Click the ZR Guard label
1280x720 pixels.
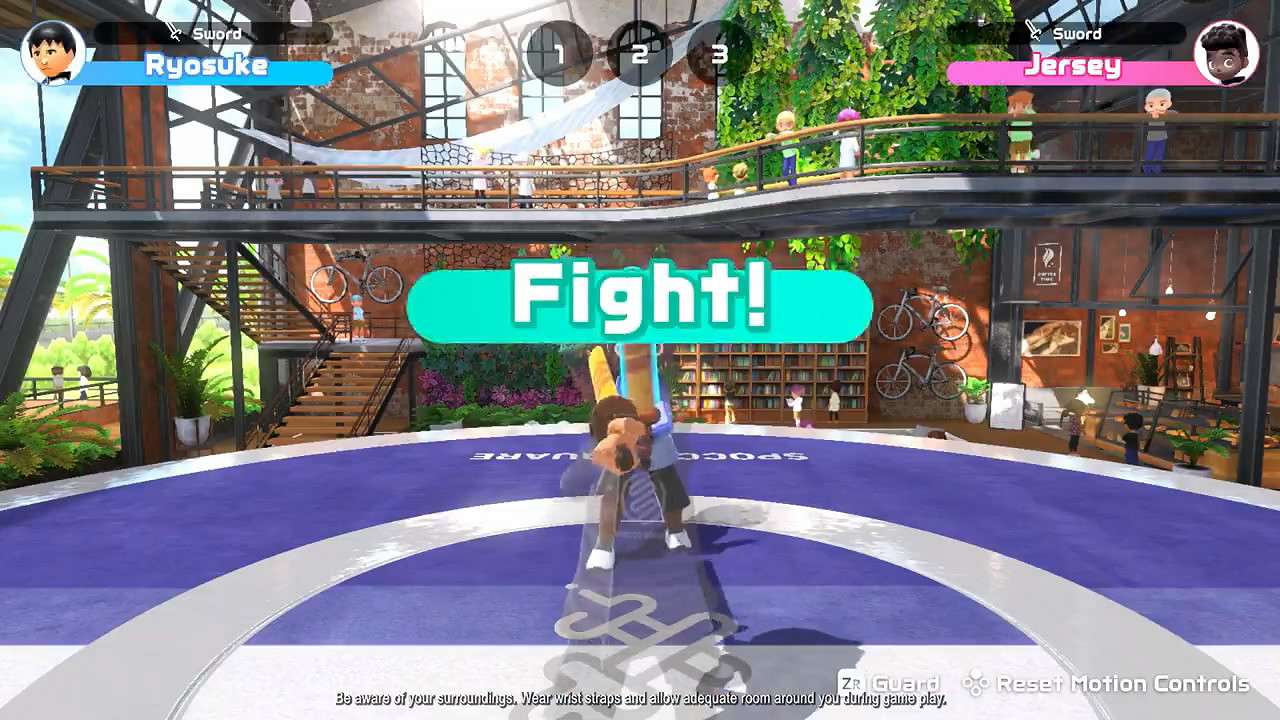coord(888,684)
